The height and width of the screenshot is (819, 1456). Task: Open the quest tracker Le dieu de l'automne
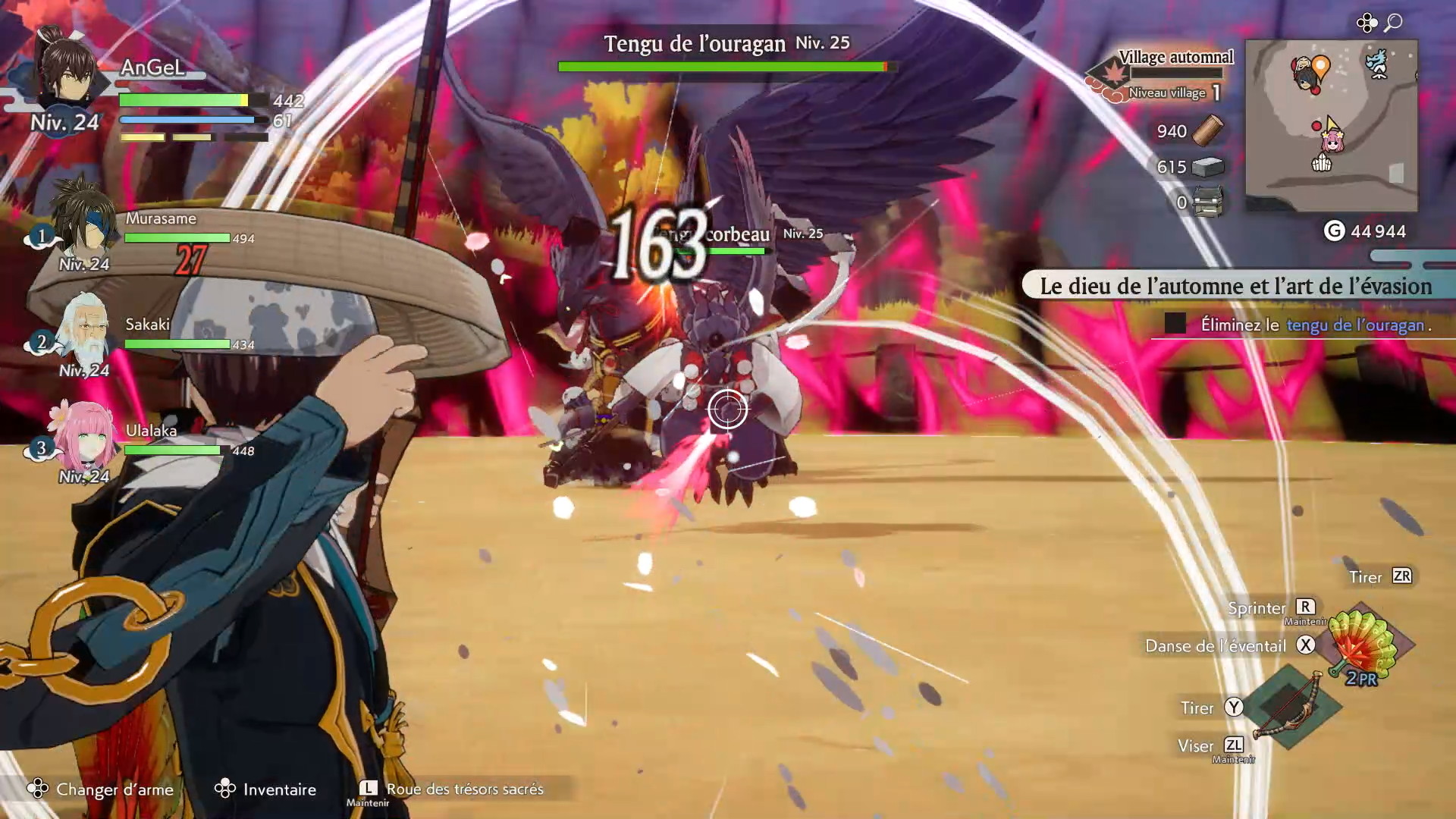tap(1236, 286)
